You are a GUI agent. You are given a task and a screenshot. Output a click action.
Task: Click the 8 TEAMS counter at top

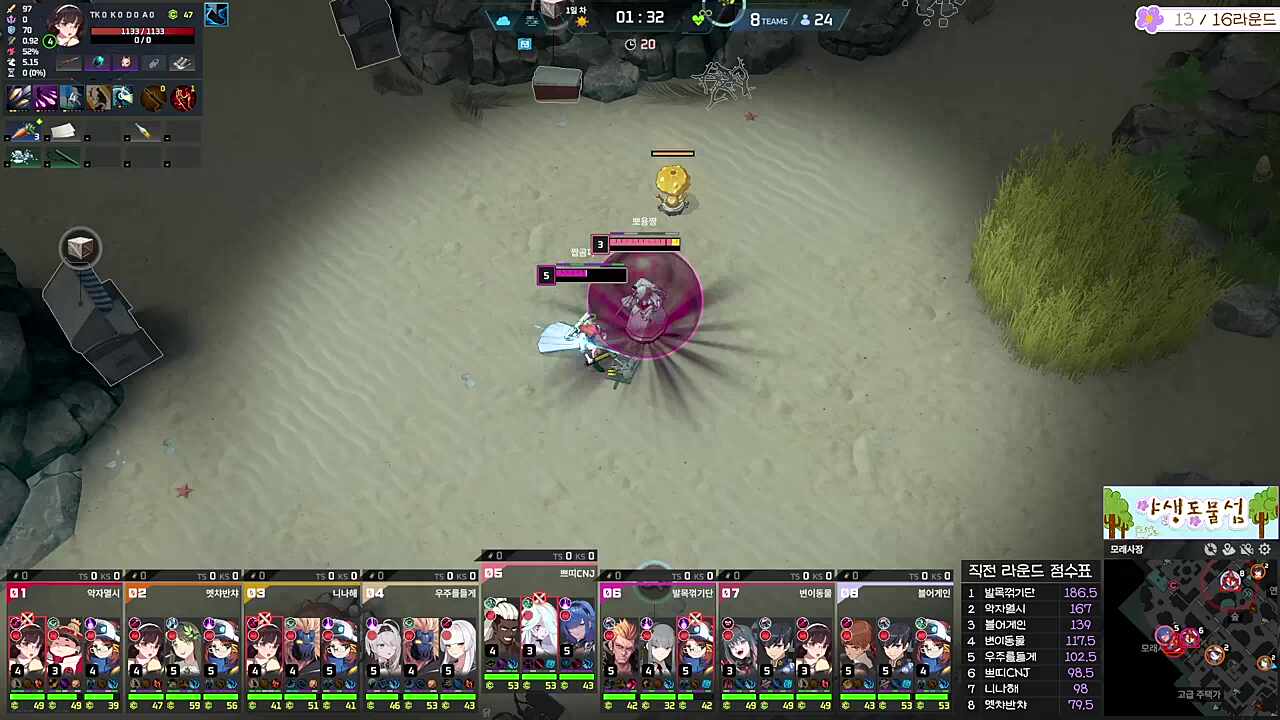coord(768,19)
